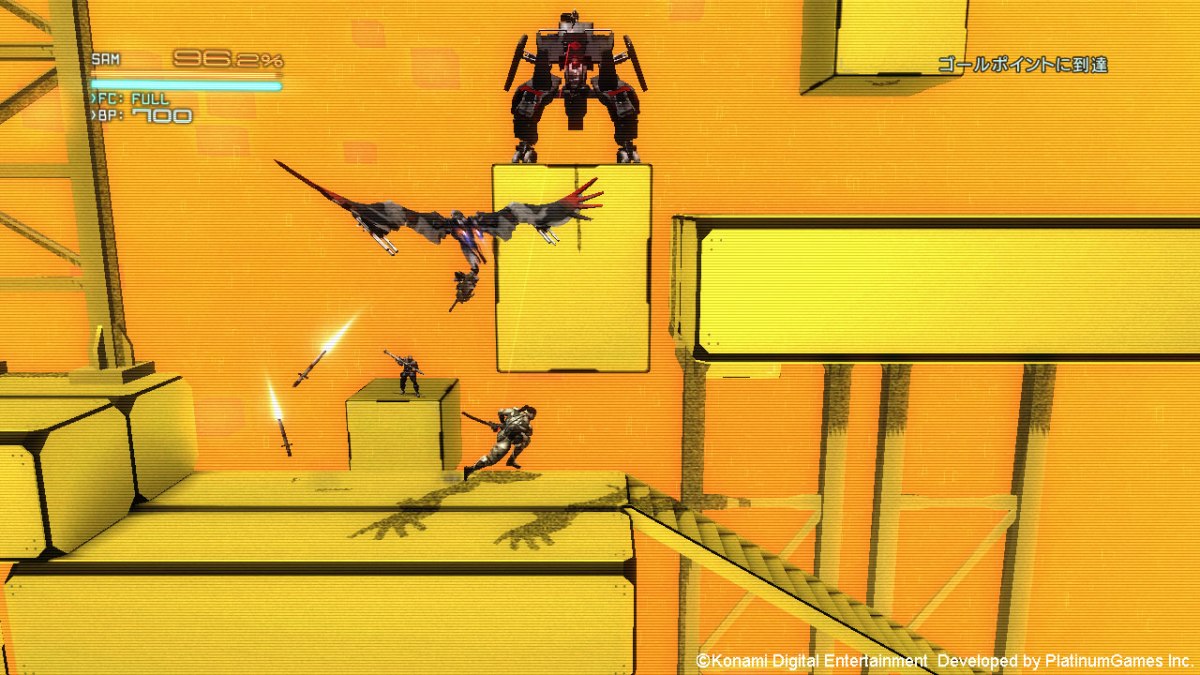Viewport: 1200px width, 675px height.
Task: Select the goal point objective text
Action: (x=1022, y=66)
